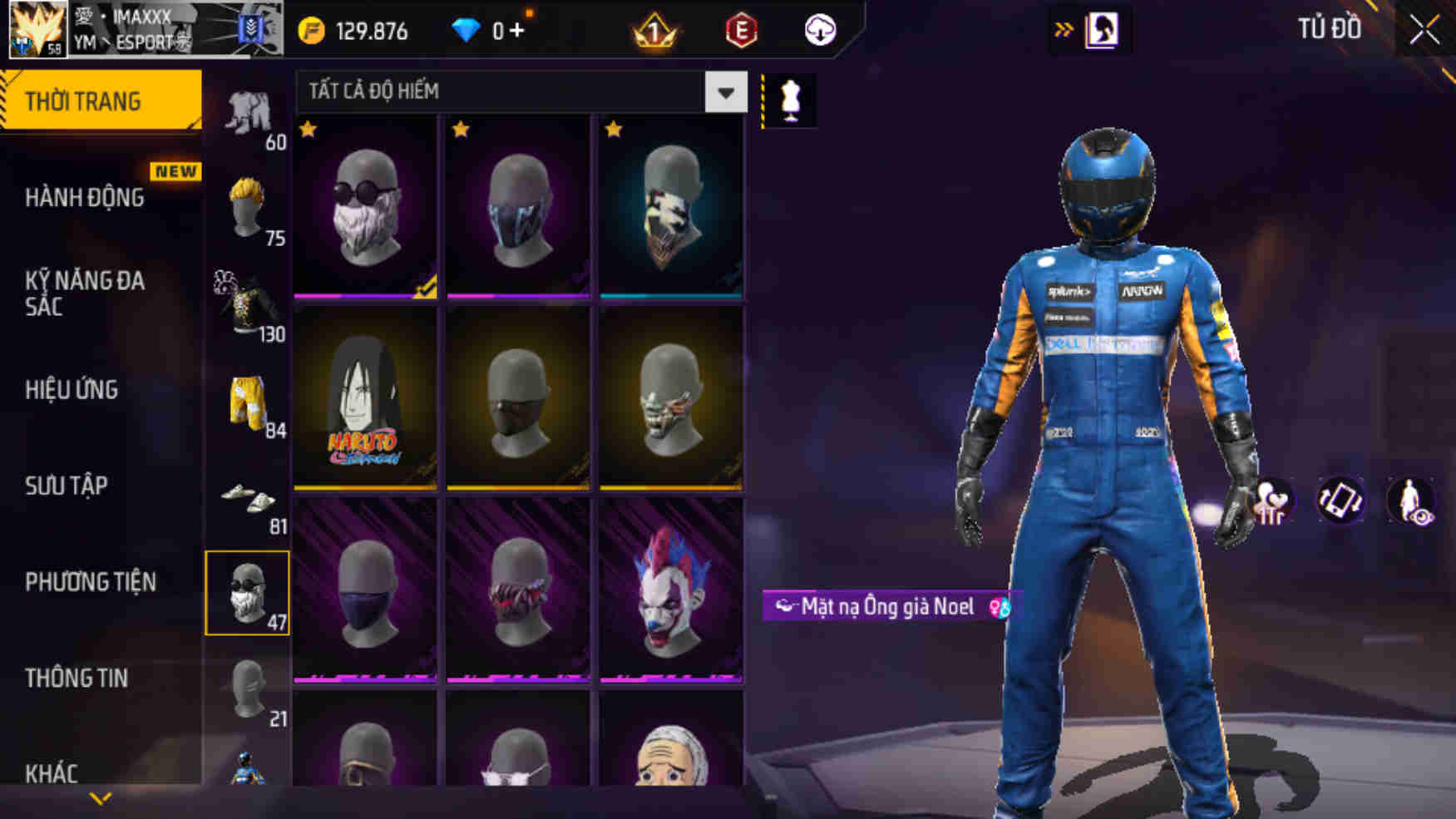
Task: Select the clown mask with red-blue hair
Action: tap(669, 595)
